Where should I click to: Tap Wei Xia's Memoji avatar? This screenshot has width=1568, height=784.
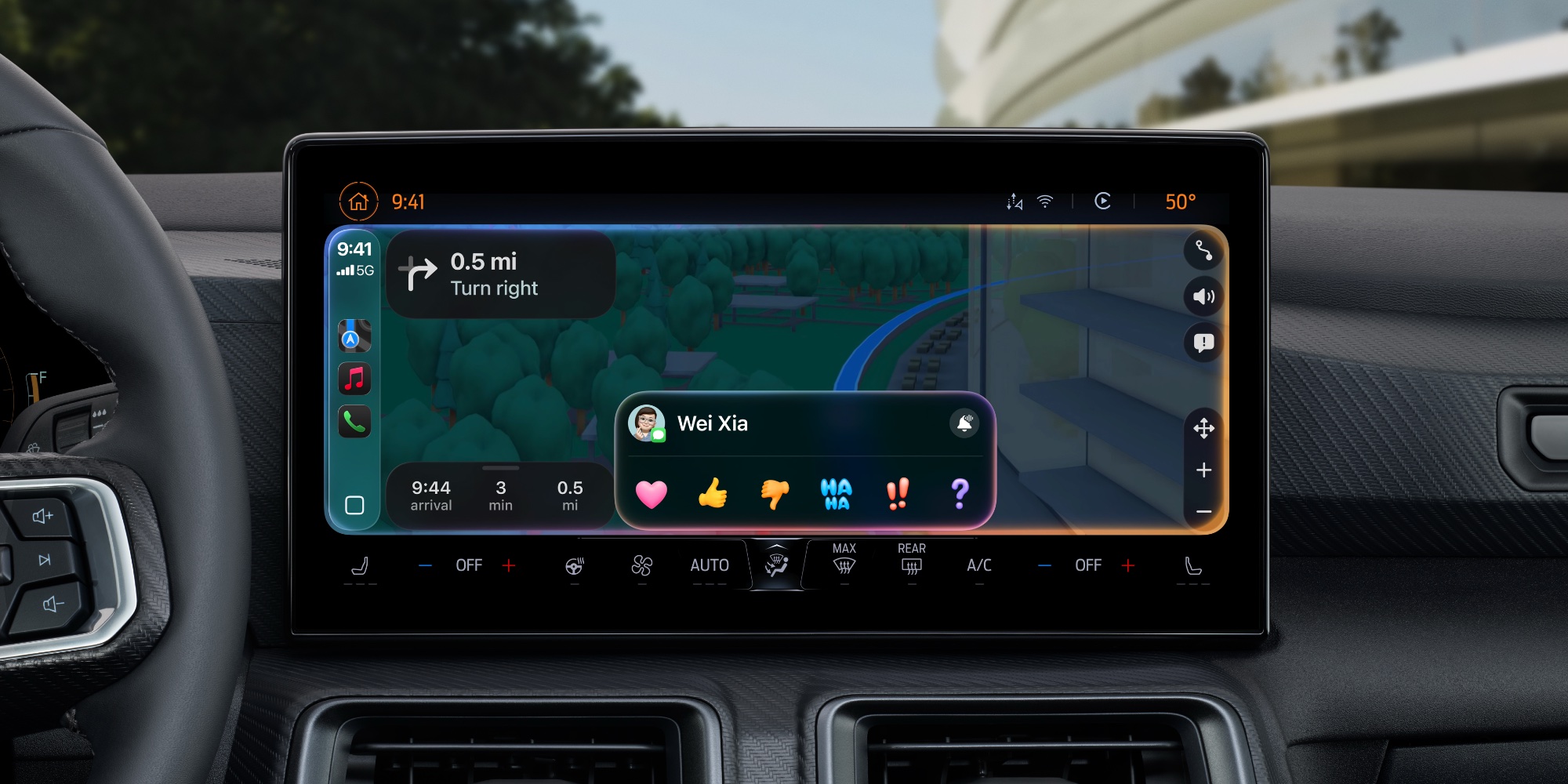click(x=647, y=424)
